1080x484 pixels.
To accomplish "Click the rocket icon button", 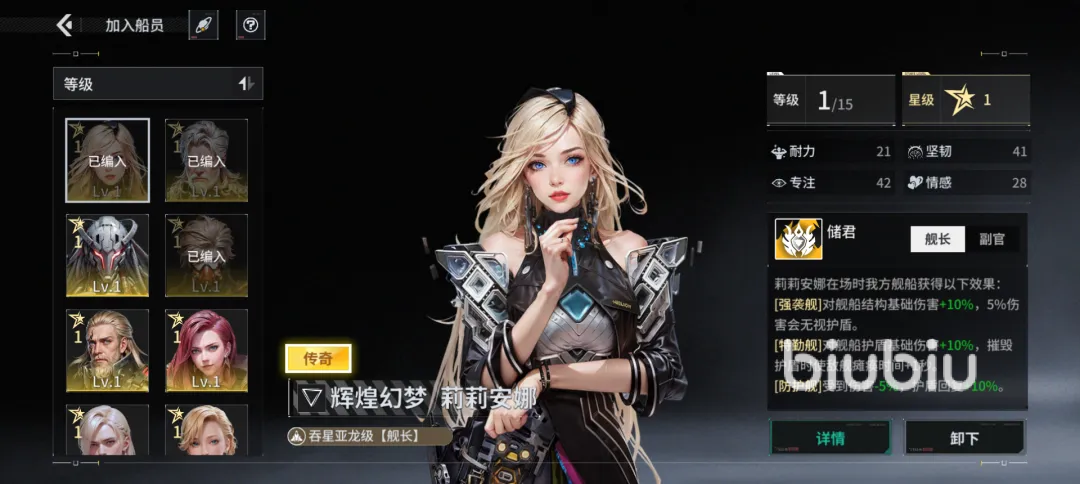I will coord(203,25).
